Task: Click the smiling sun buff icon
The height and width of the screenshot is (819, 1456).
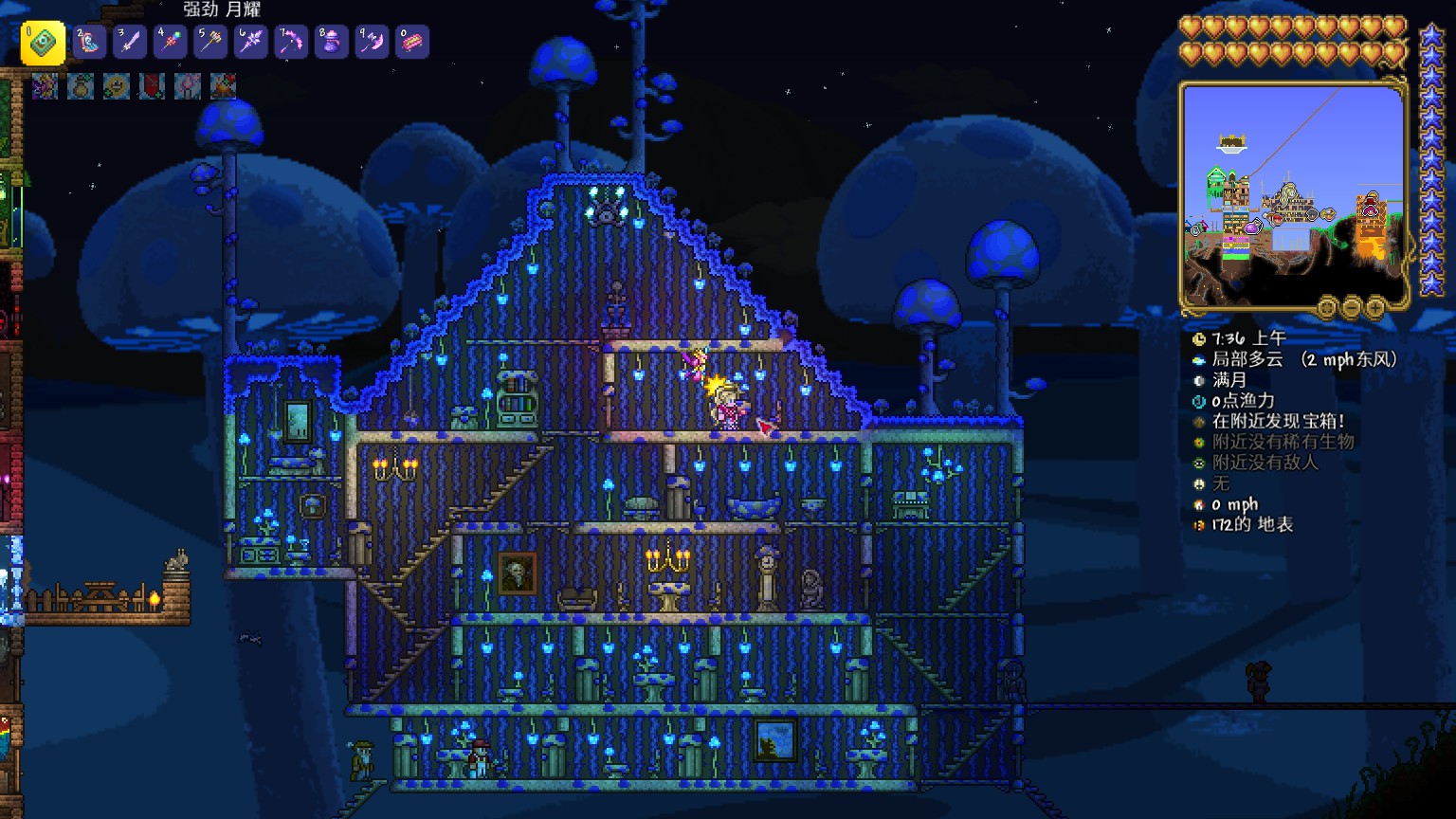Action: 116,86
